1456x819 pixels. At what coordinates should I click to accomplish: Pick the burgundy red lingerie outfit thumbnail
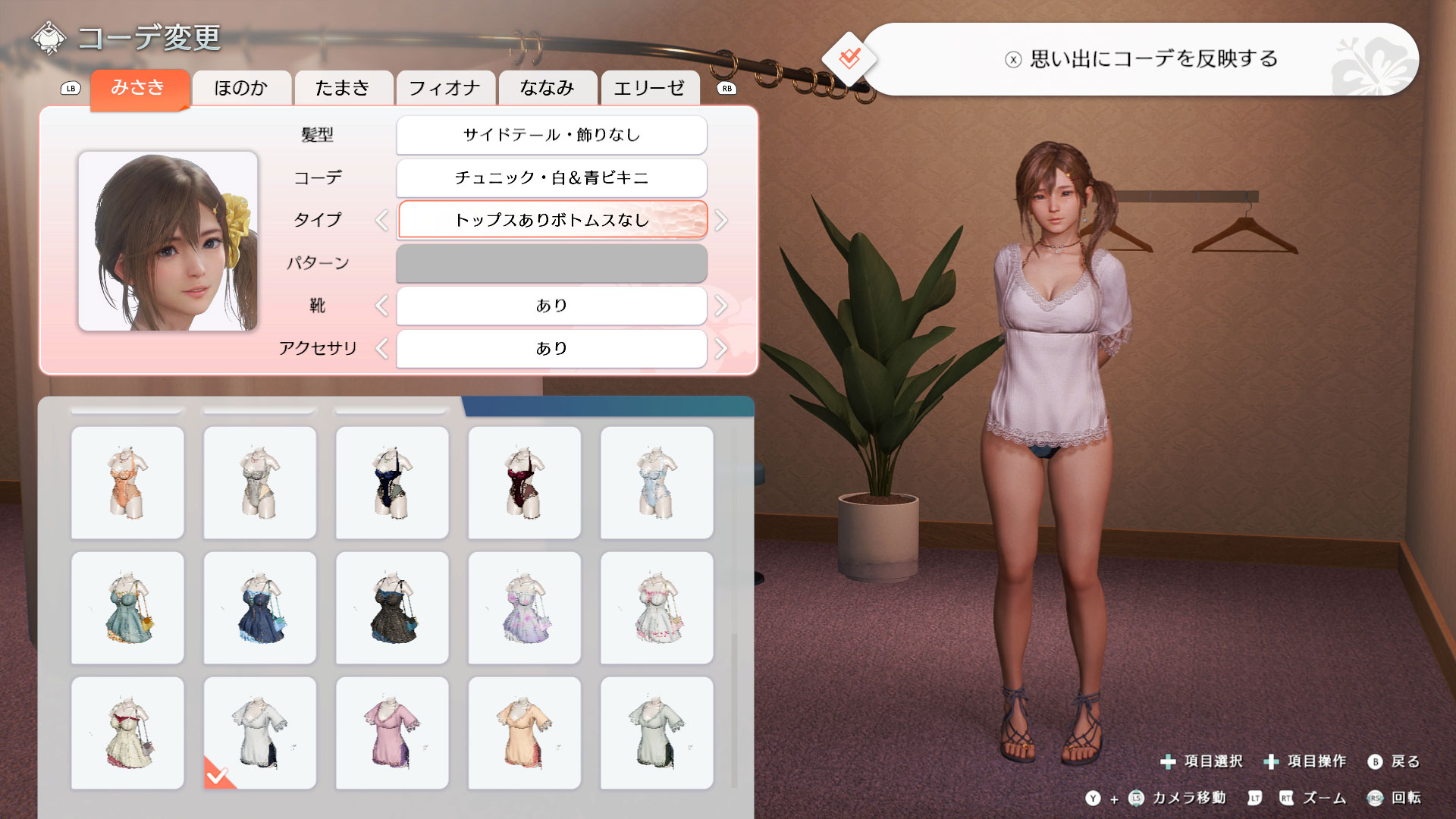(525, 483)
